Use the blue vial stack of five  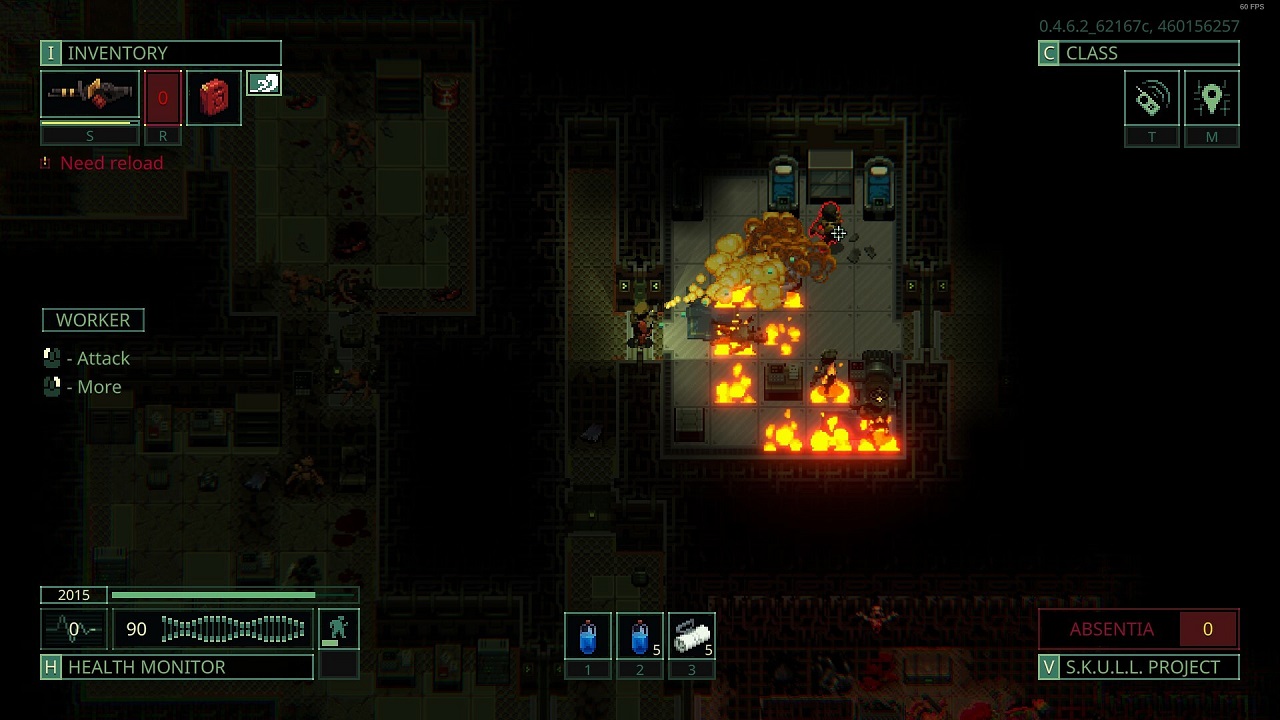tap(640, 637)
